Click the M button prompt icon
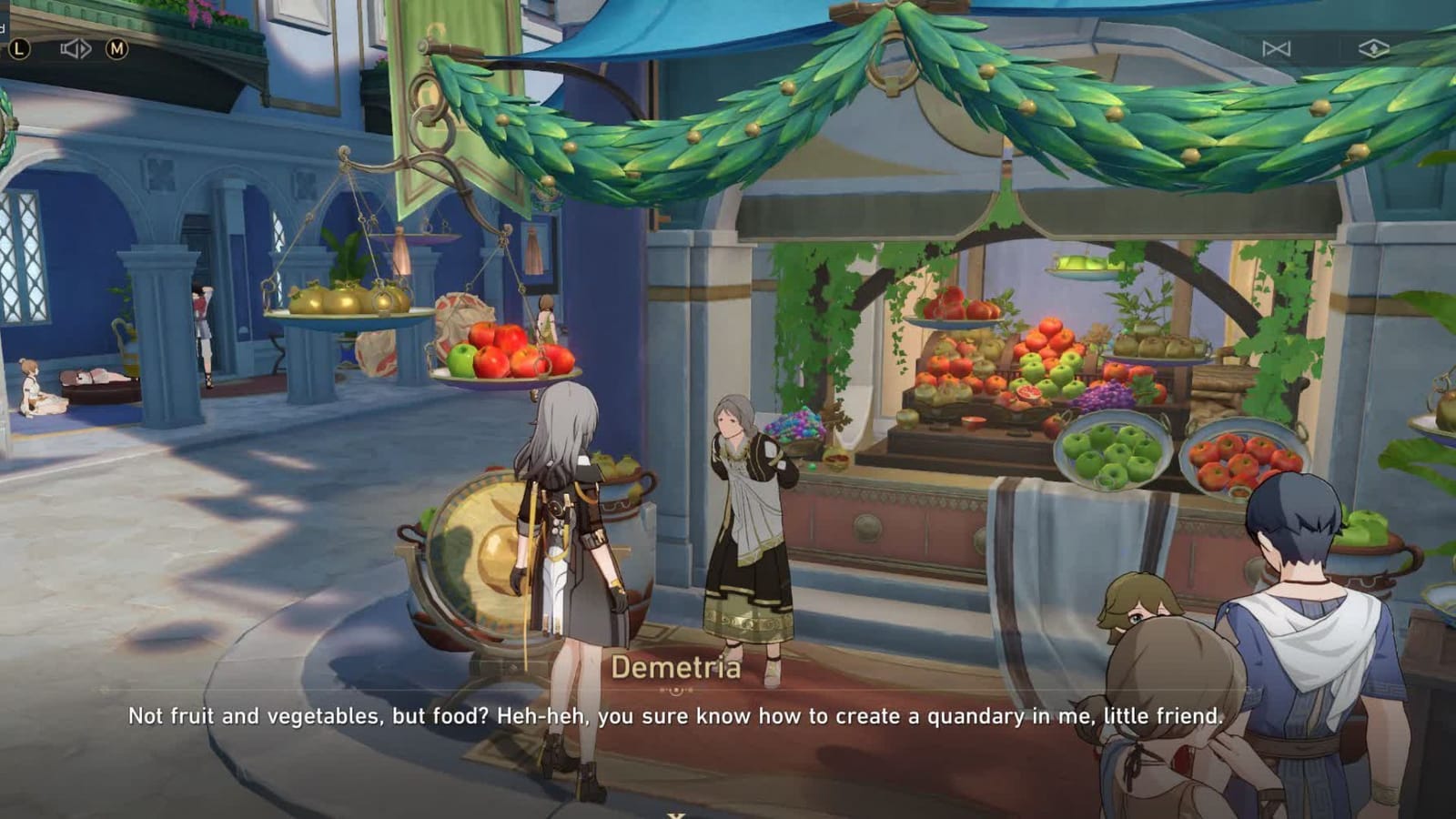Image resolution: width=1456 pixels, height=819 pixels. coord(116,48)
